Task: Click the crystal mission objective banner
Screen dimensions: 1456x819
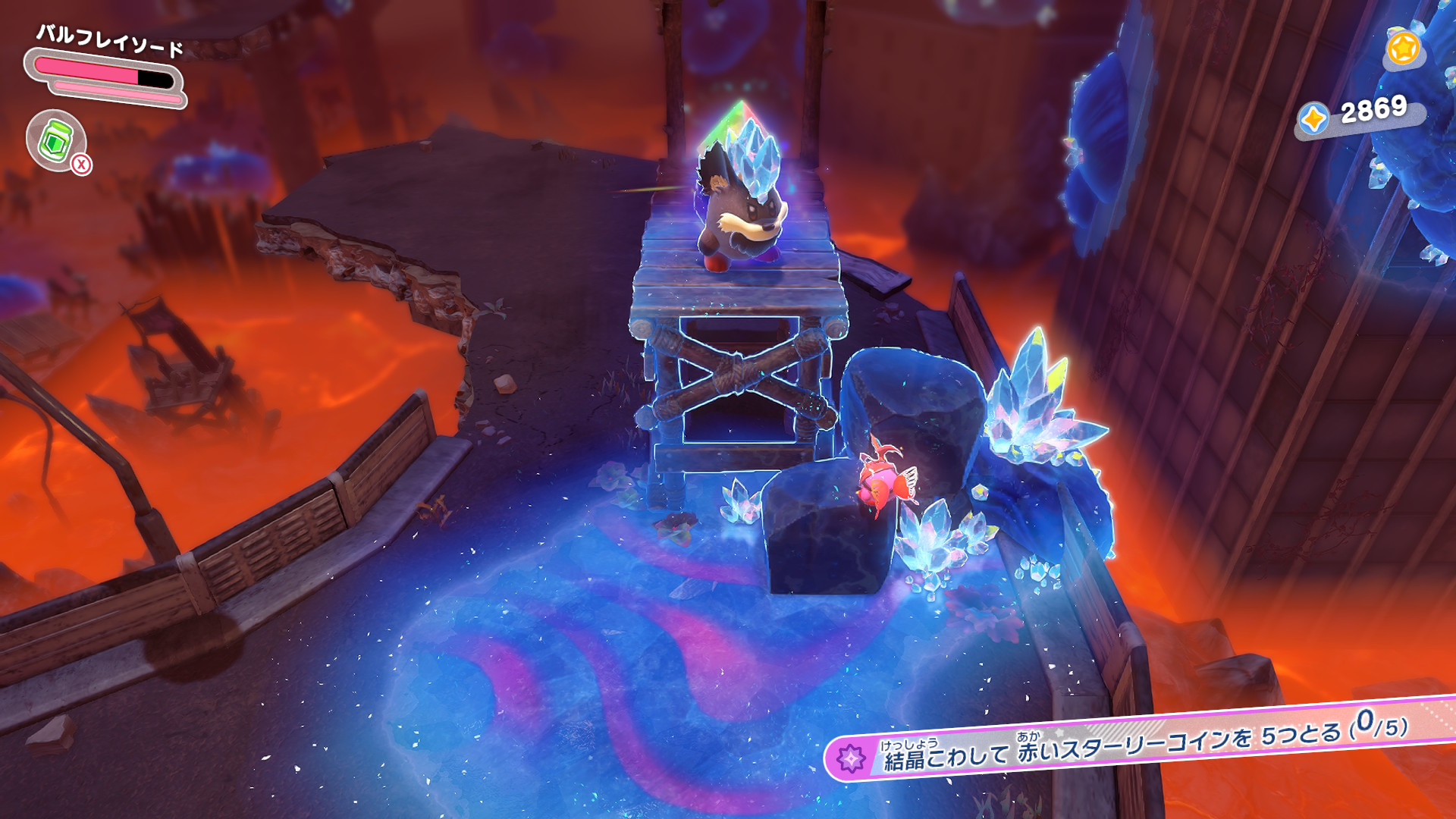Action: [1137, 744]
